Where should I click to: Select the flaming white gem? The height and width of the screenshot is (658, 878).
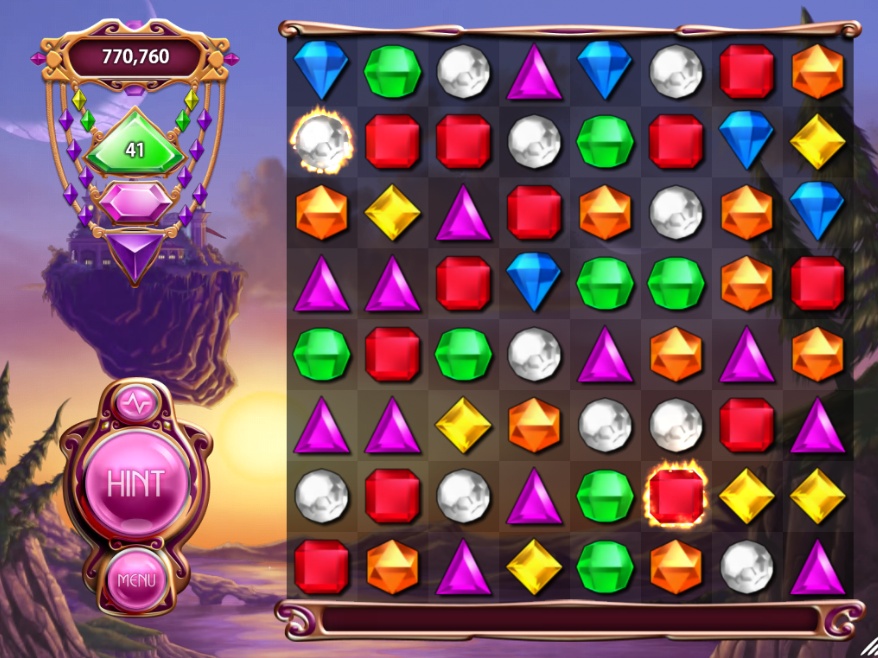321,142
